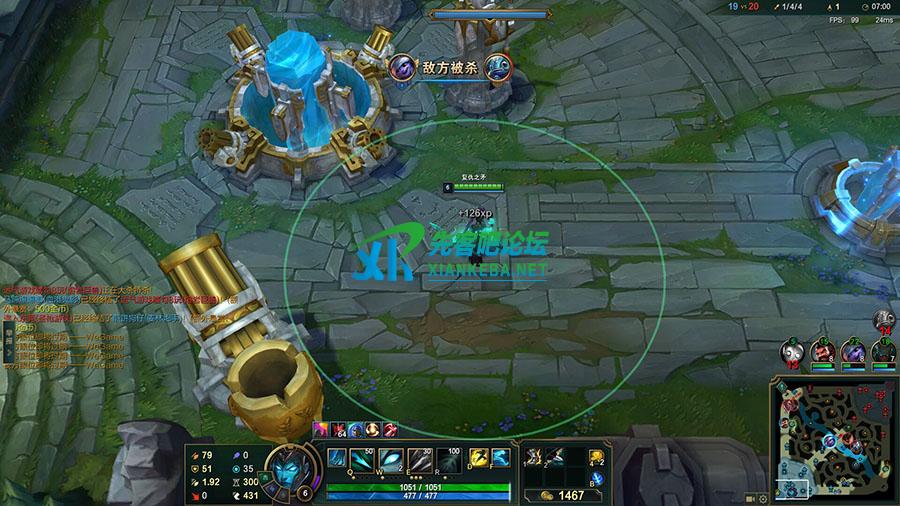Screen dimensions: 900x506
Task: Open the shop via the 1467 gold button
Action: (563, 494)
